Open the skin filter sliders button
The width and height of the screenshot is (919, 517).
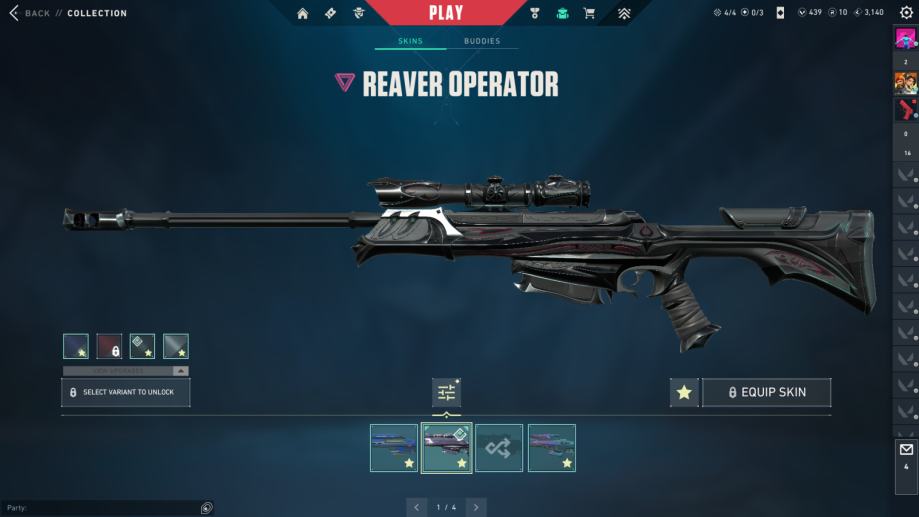tap(446, 392)
